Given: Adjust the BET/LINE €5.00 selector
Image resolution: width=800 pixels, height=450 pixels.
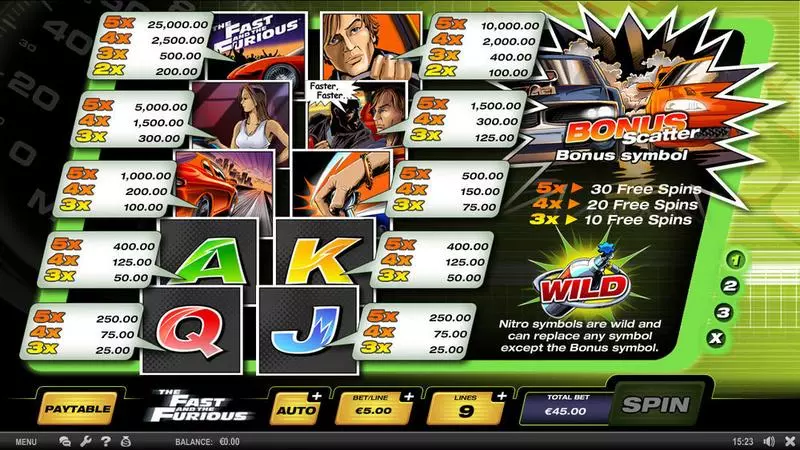Looking at the screenshot, I should click(x=377, y=407).
